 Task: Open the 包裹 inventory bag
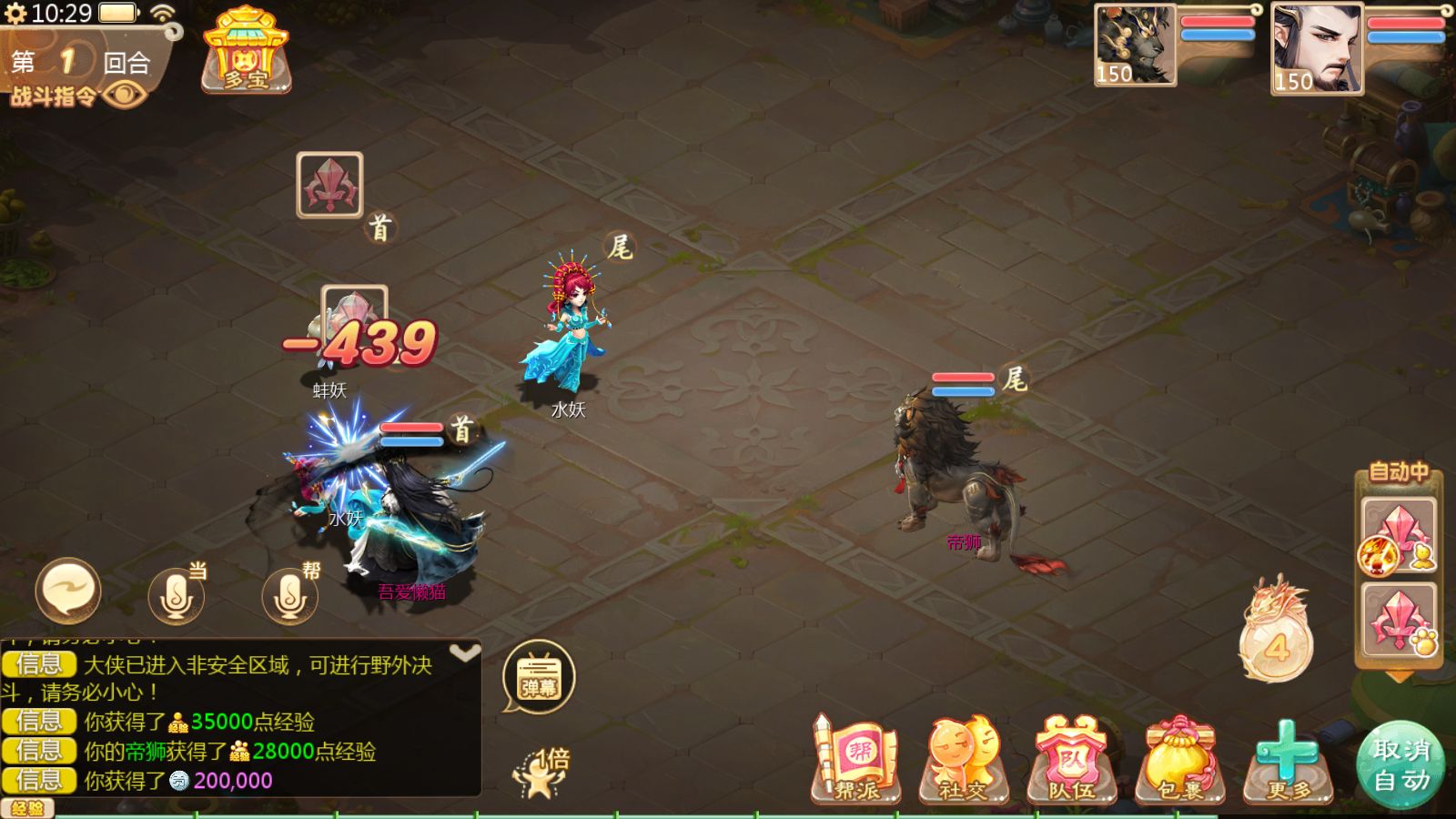[1180, 763]
